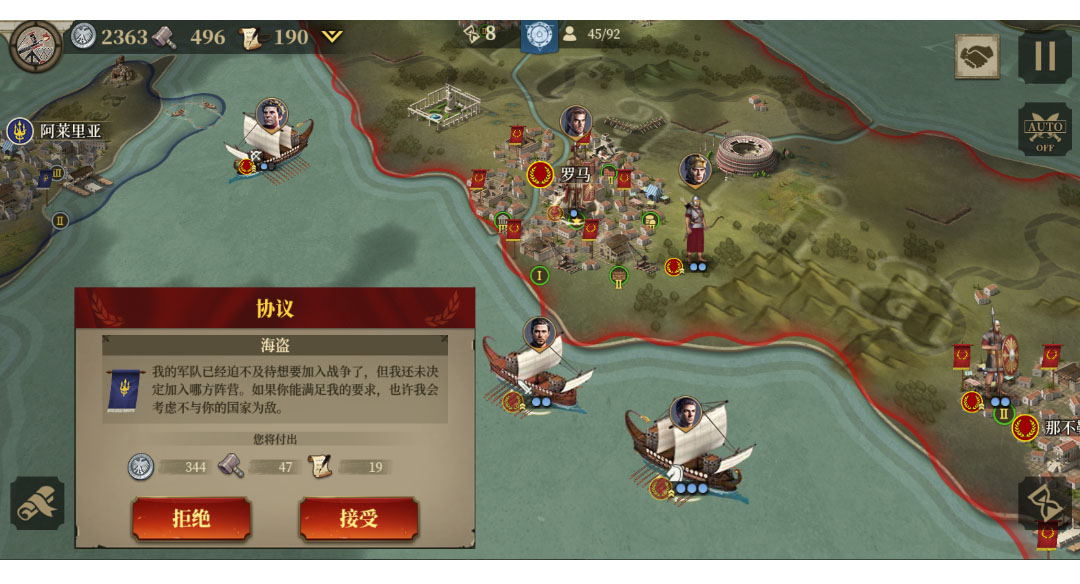The width and height of the screenshot is (1080, 584).
Task: Select the 阿莱里亚 city label
Action: tap(70, 130)
